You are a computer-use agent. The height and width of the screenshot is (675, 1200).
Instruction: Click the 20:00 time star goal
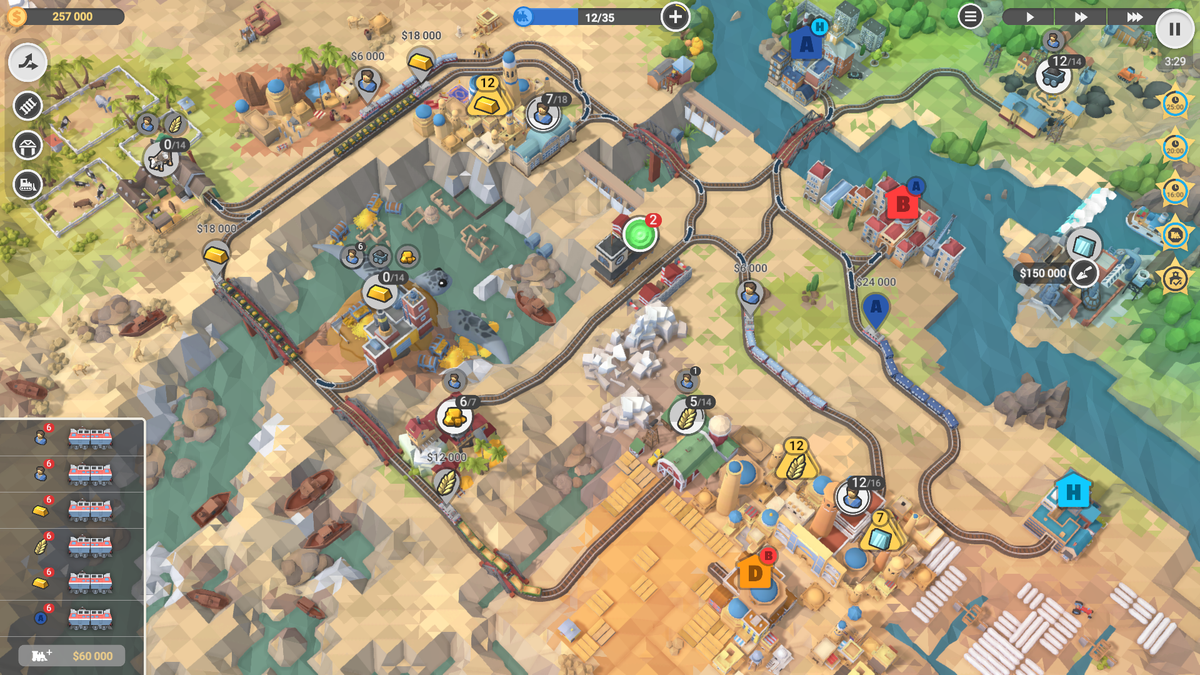pyautogui.click(x=1175, y=147)
